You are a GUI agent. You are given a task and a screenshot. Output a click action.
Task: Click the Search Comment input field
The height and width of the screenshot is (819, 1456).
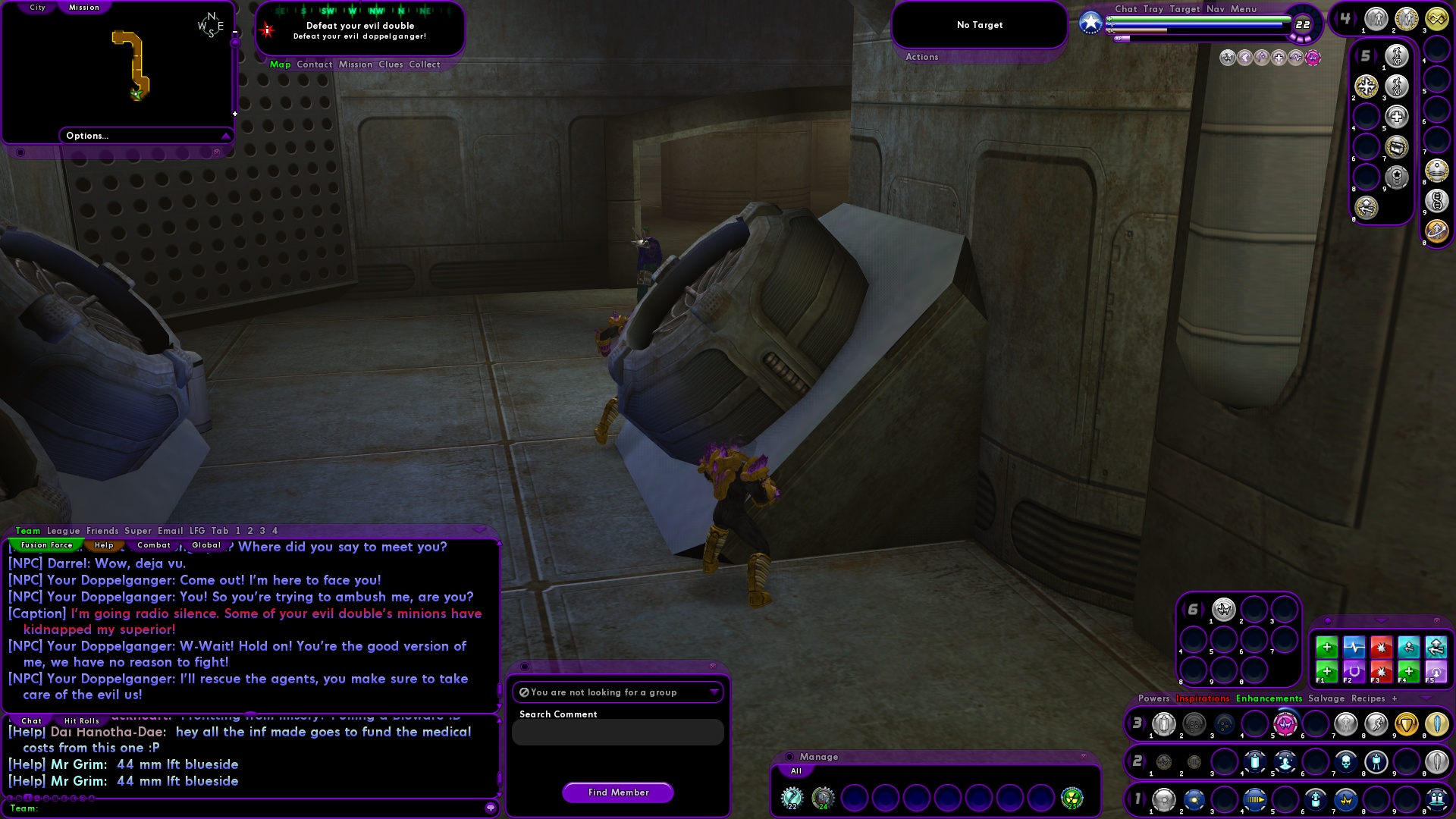pos(617,732)
